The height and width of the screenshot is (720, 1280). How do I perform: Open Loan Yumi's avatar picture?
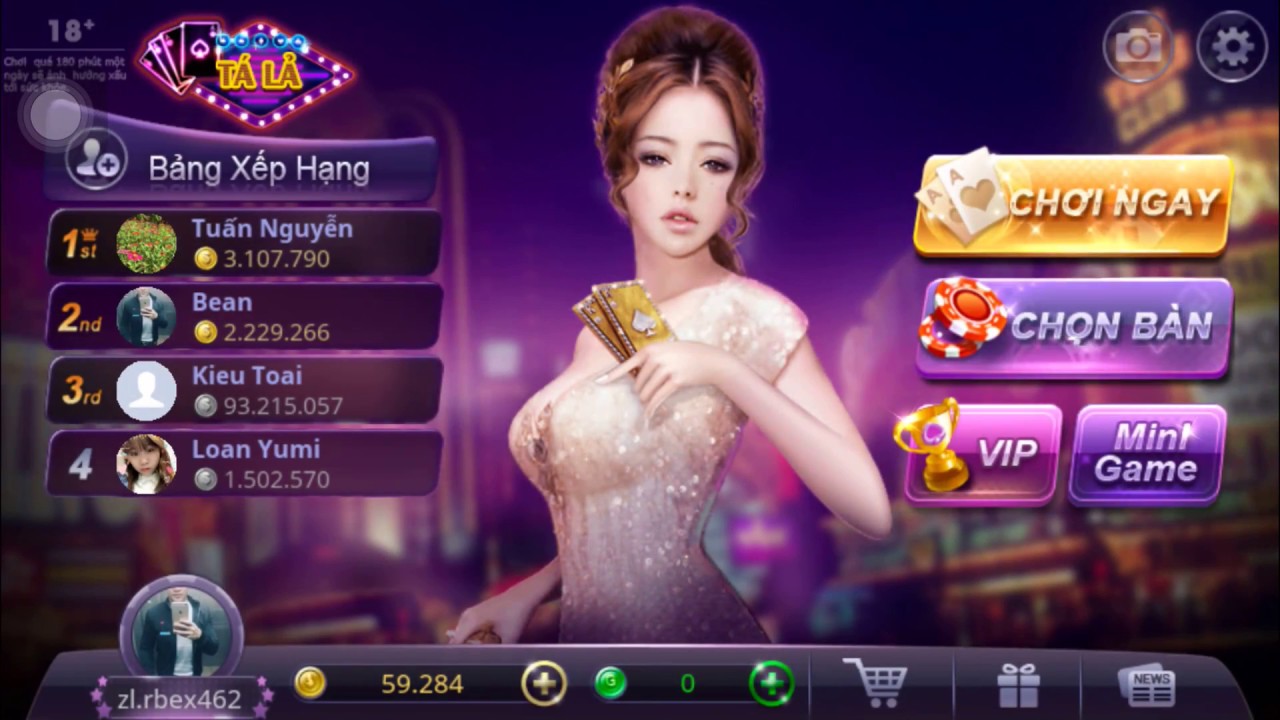tap(147, 464)
